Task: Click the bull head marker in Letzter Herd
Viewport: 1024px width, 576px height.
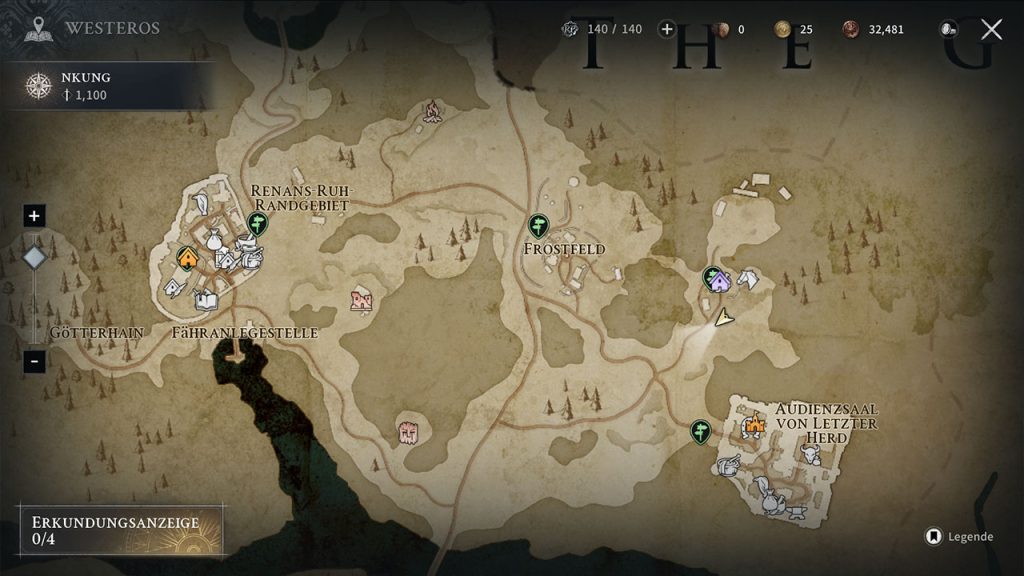Action: (810, 455)
